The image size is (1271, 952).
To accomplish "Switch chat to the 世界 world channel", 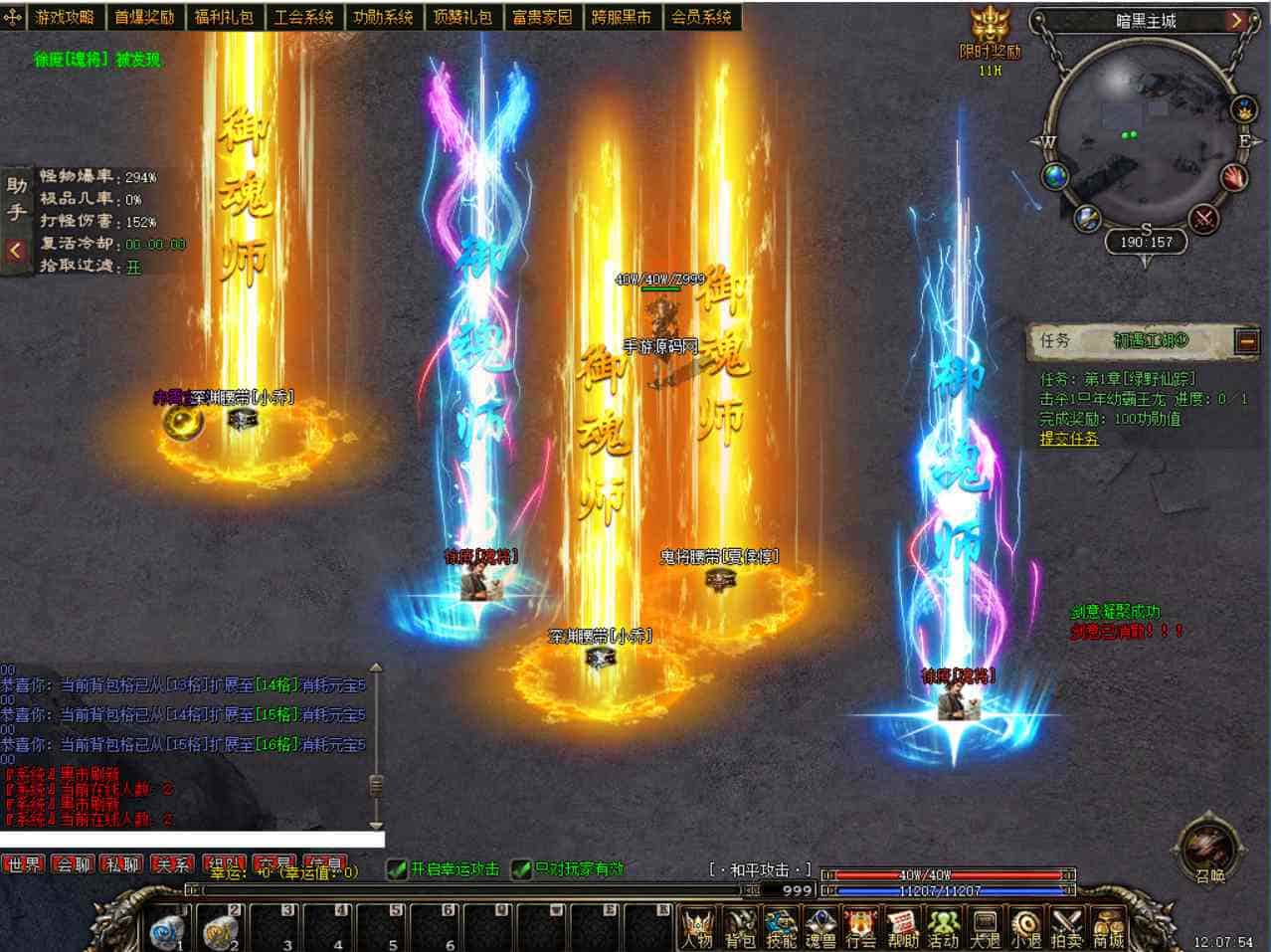I will [24, 864].
